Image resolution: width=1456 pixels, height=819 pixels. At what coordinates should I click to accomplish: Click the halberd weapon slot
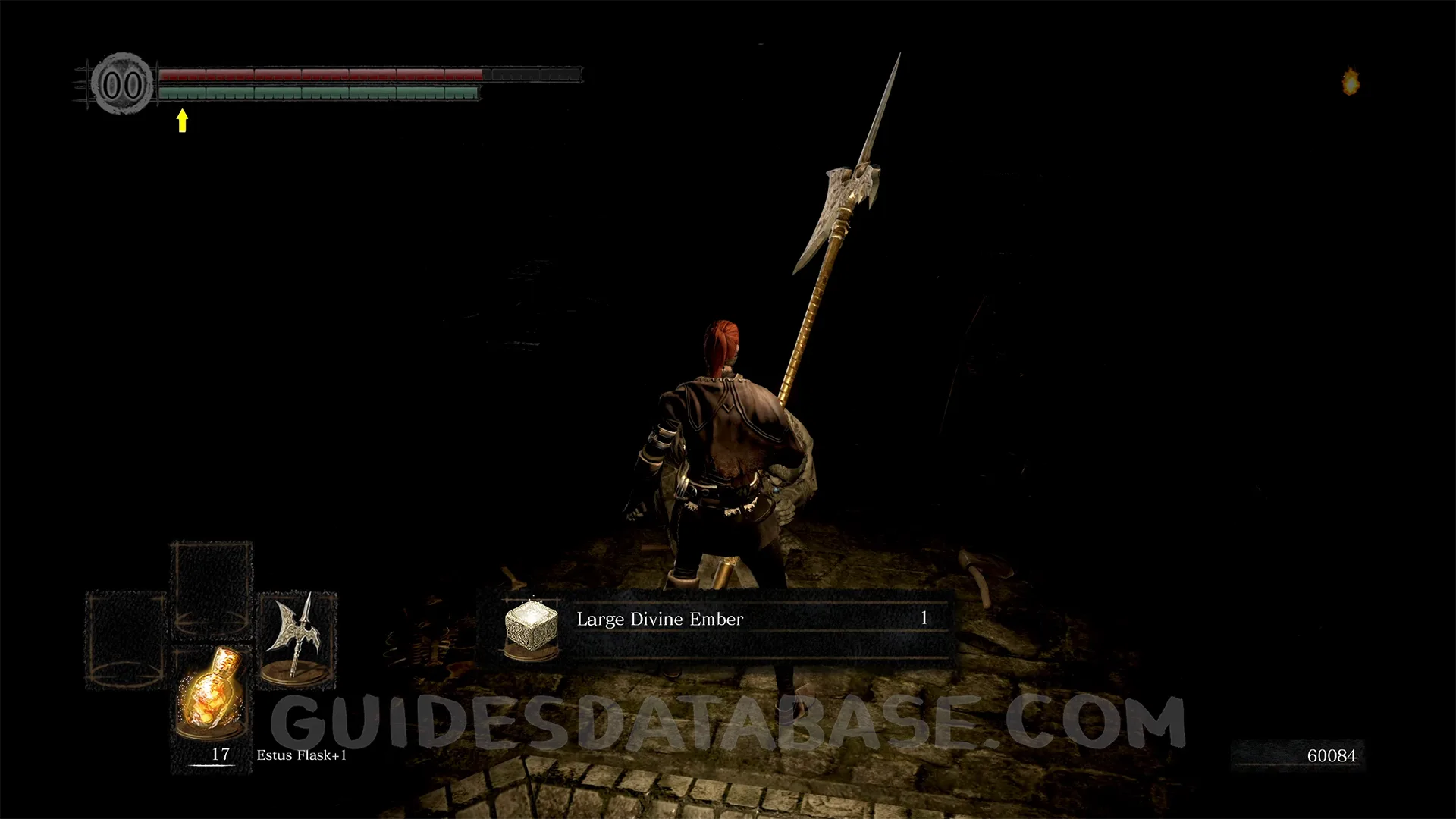[297, 639]
